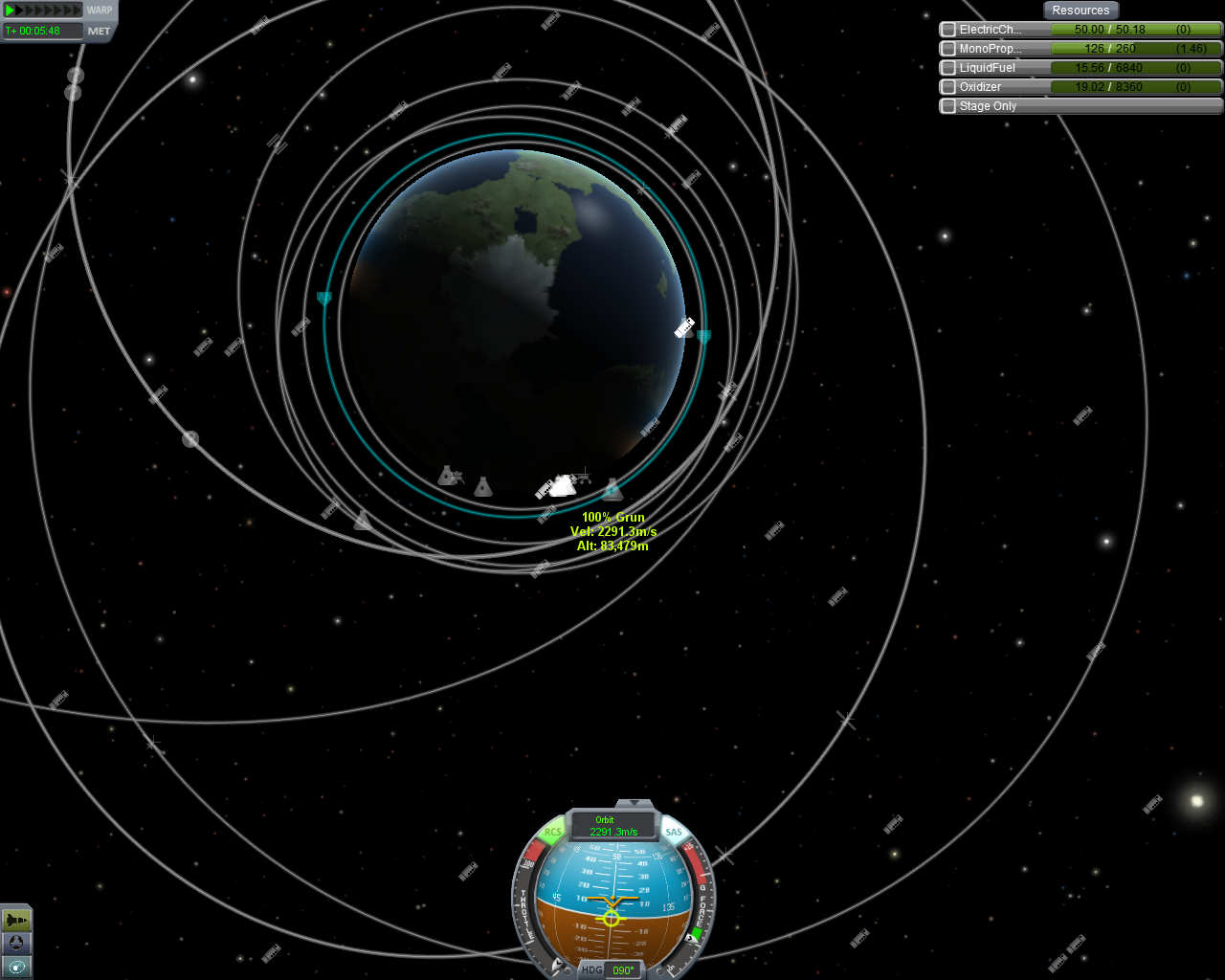Select the docking mode circular icon

[x=16, y=944]
